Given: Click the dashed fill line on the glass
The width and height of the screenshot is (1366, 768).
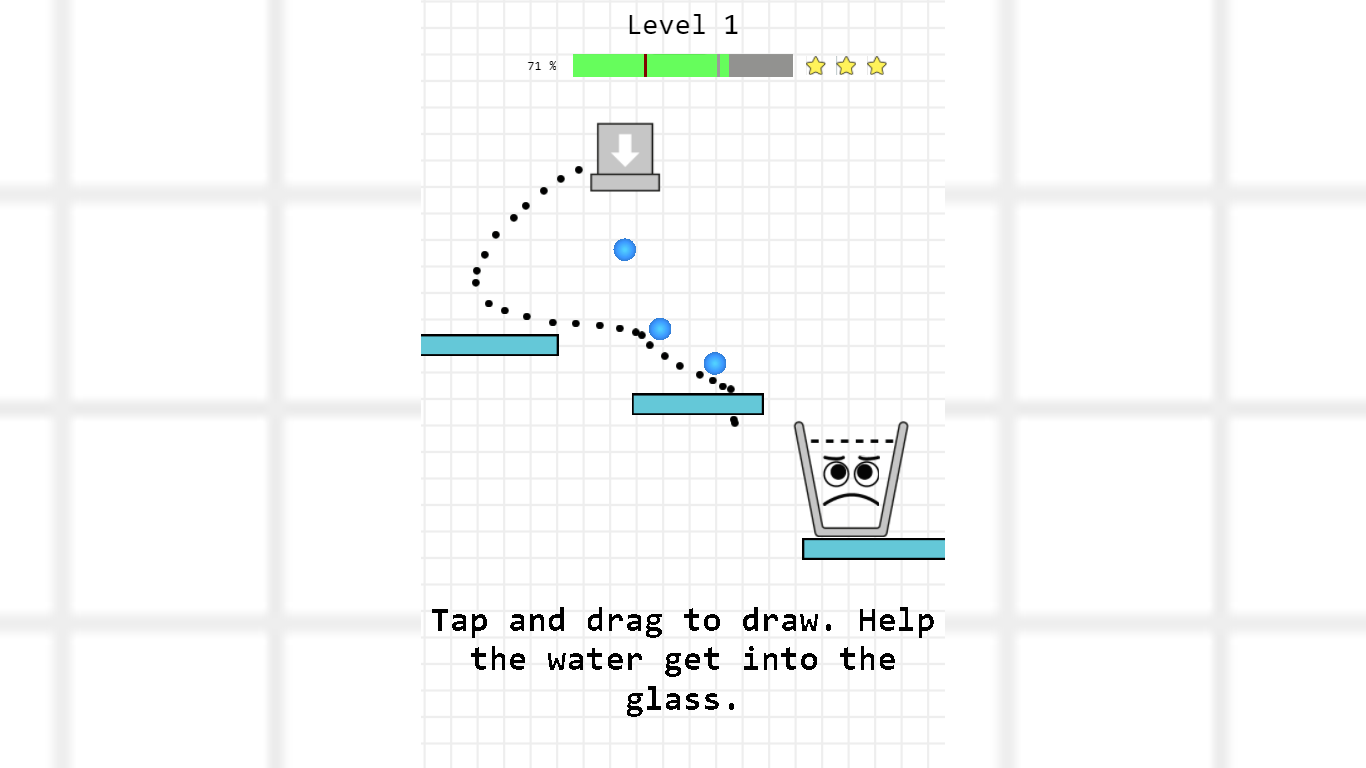Looking at the screenshot, I should (x=851, y=441).
